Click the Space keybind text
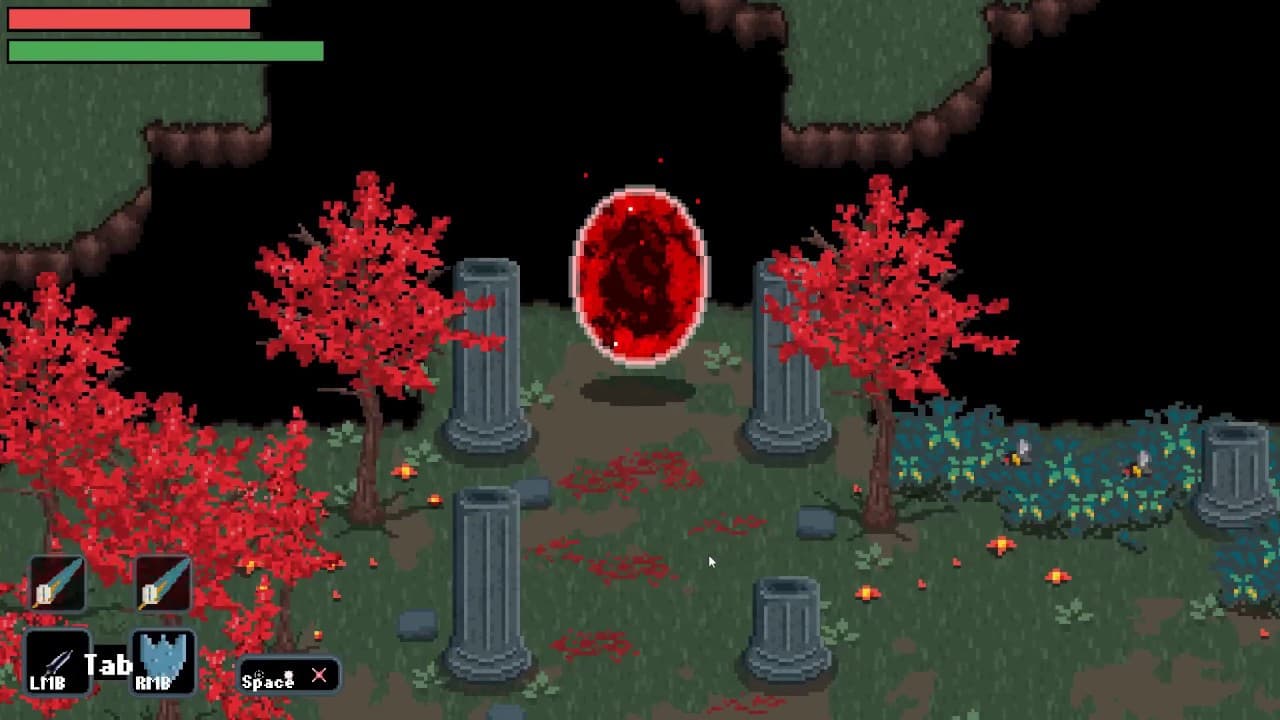This screenshot has width=1280, height=720. pyautogui.click(x=267, y=681)
